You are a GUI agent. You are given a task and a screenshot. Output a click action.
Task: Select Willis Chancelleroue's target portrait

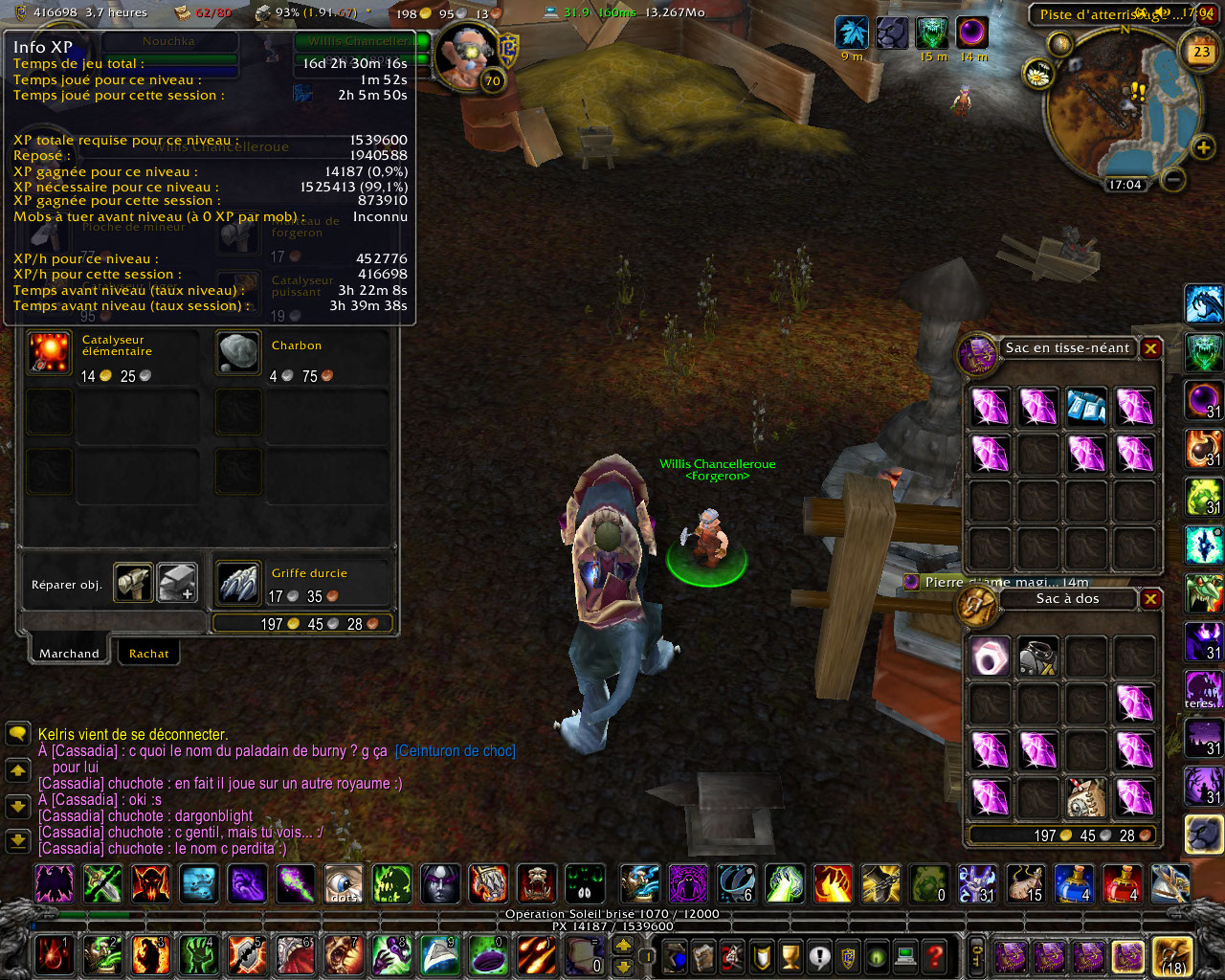[466, 56]
